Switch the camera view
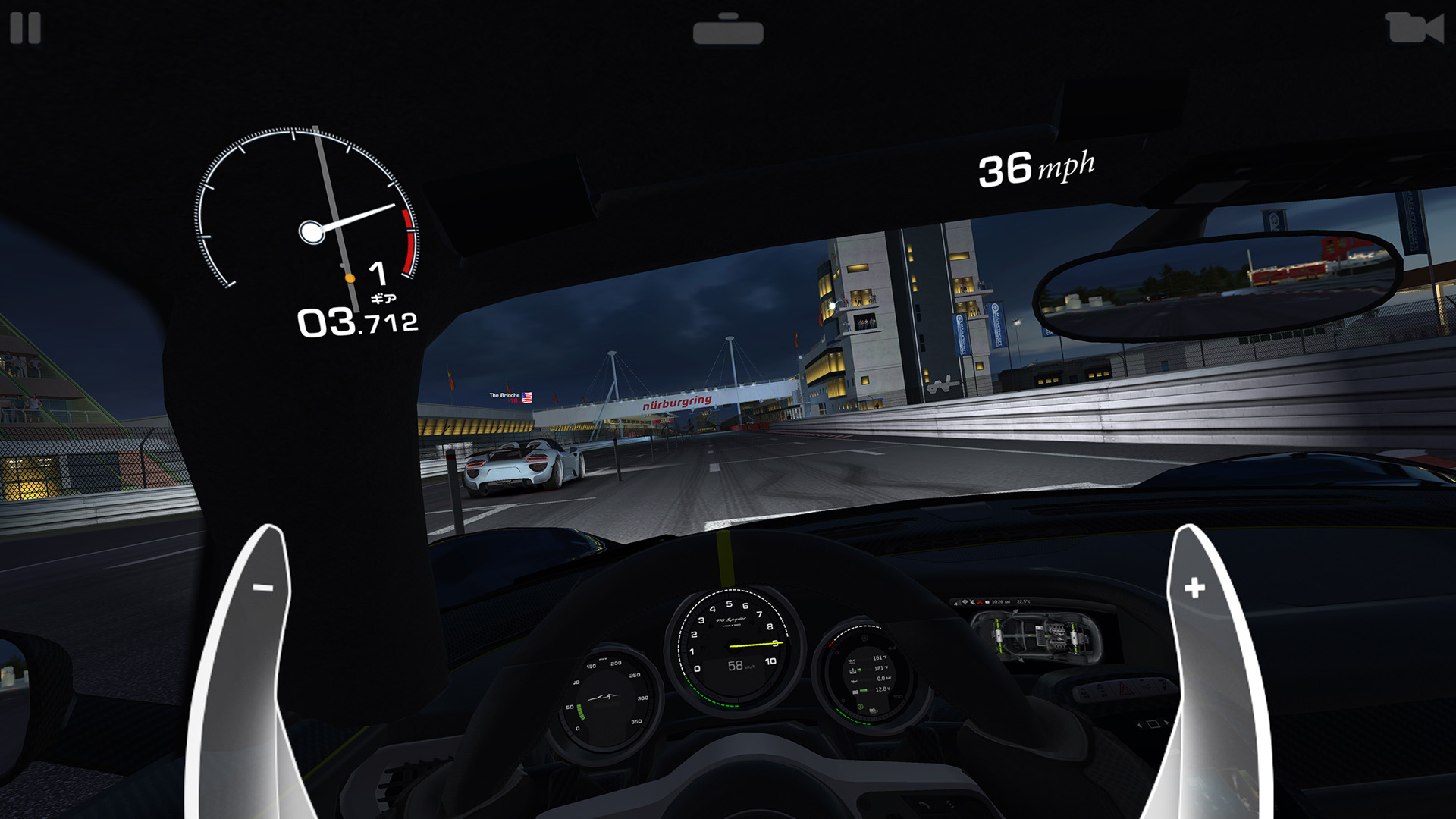The image size is (1456, 819). 1414,28
